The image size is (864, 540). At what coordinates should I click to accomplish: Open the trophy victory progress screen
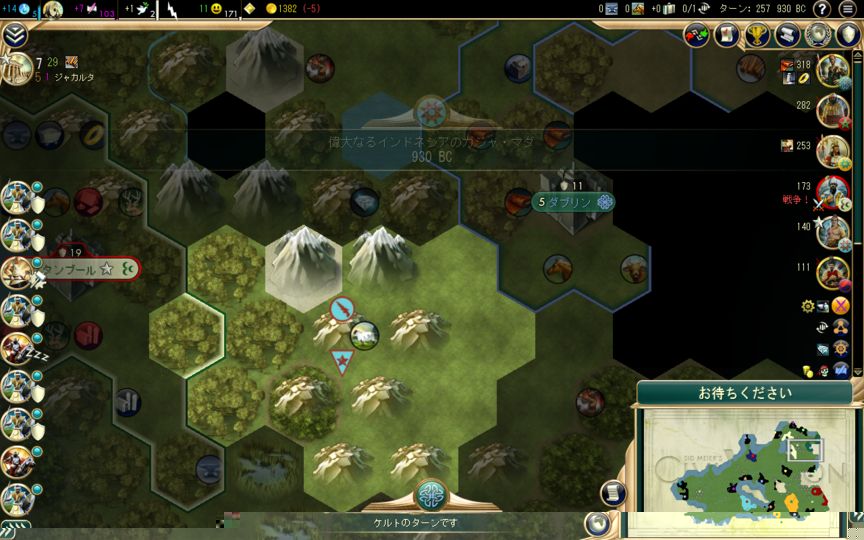(x=759, y=35)
